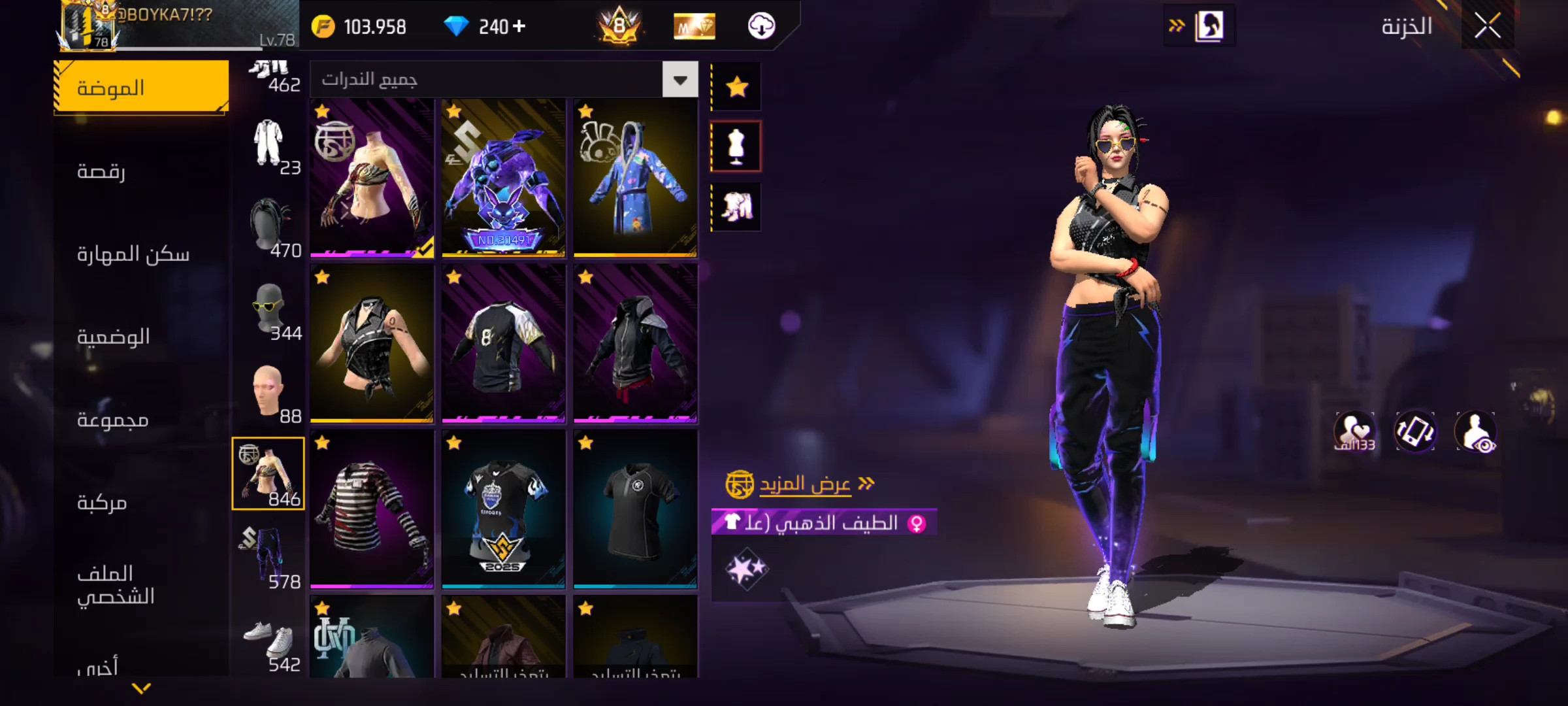
Task: Equip the blue bunny robe top
Action: click(x=635, y=178)
